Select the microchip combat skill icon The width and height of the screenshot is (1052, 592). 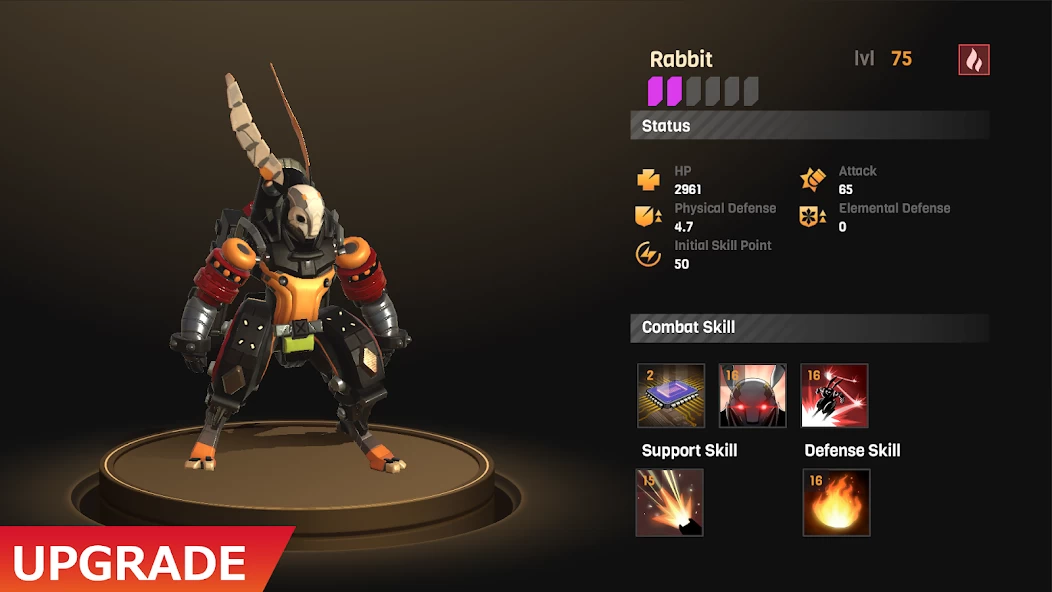(671, 396)
